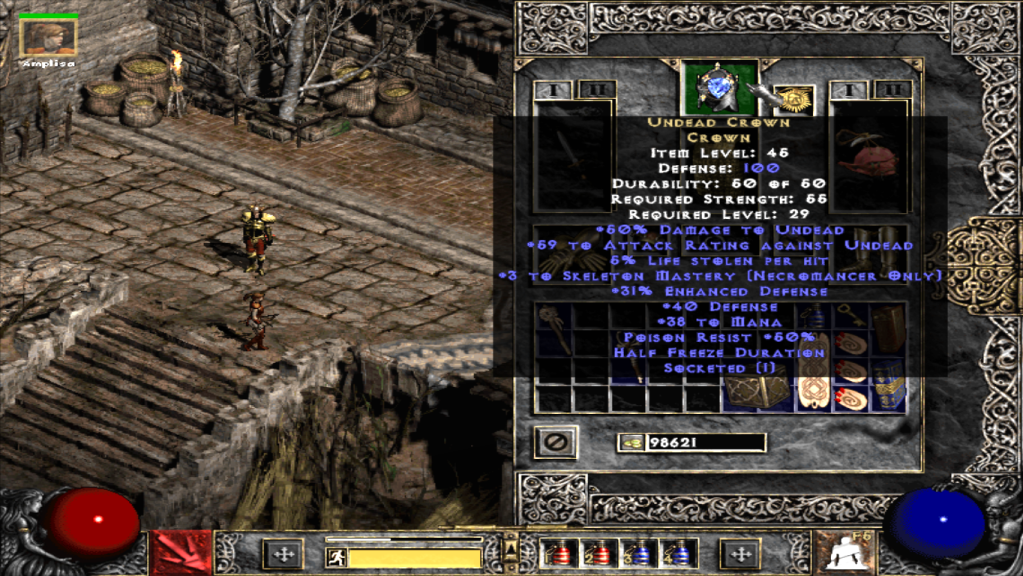1023x576 pixels.
Task: Click the golden amulet equipment slot
Action: [x=794, y=100]
